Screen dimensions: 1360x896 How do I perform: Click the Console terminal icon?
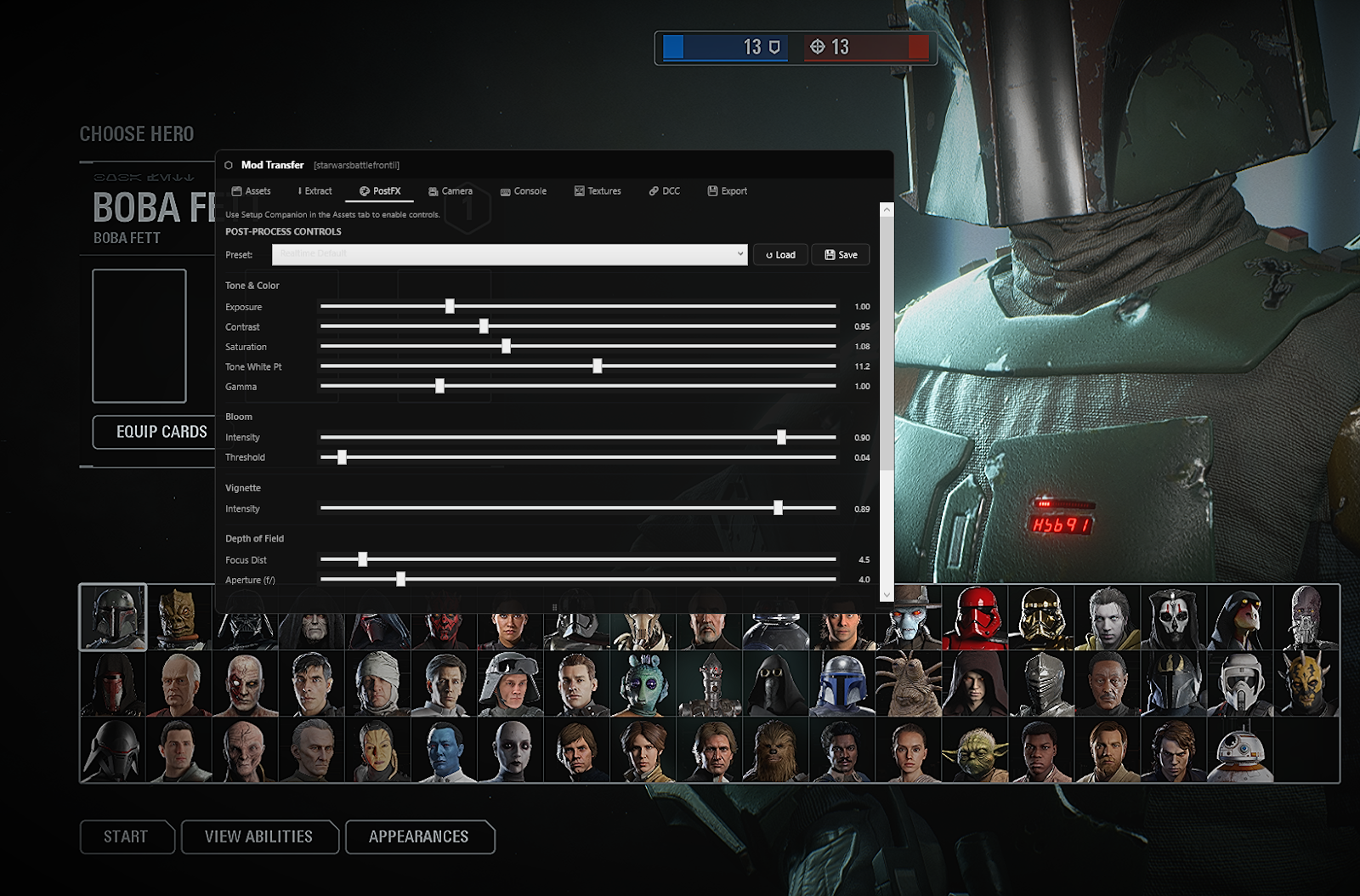tap(506, 191)
